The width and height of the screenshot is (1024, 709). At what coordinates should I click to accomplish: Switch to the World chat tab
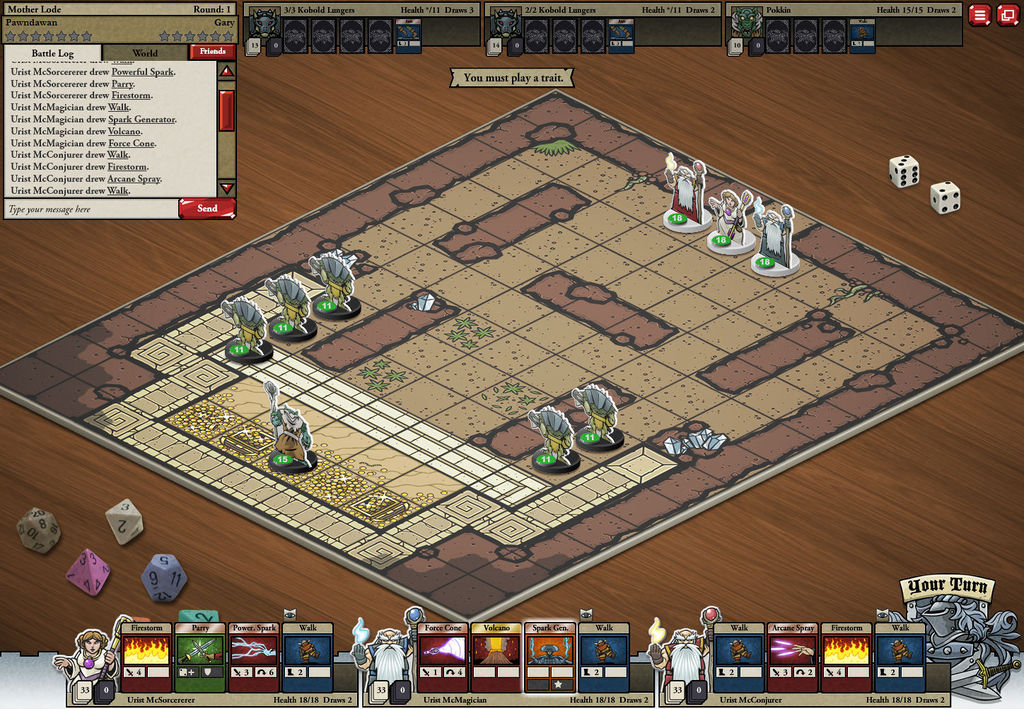pos(145,53)
